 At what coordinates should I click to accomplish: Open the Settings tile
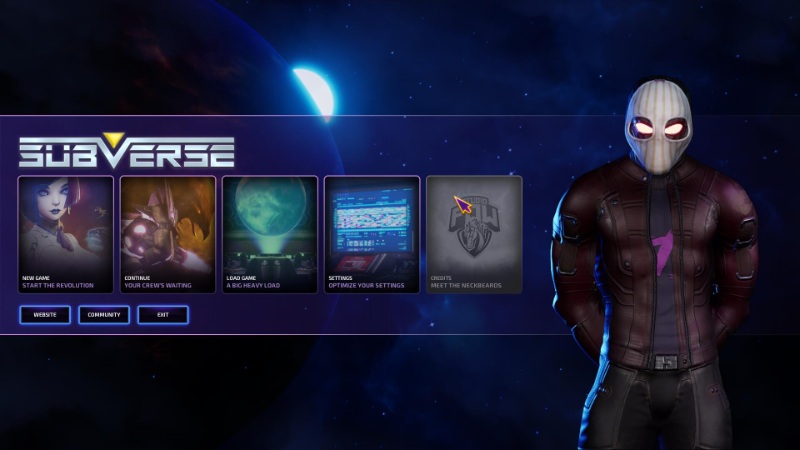371,234
